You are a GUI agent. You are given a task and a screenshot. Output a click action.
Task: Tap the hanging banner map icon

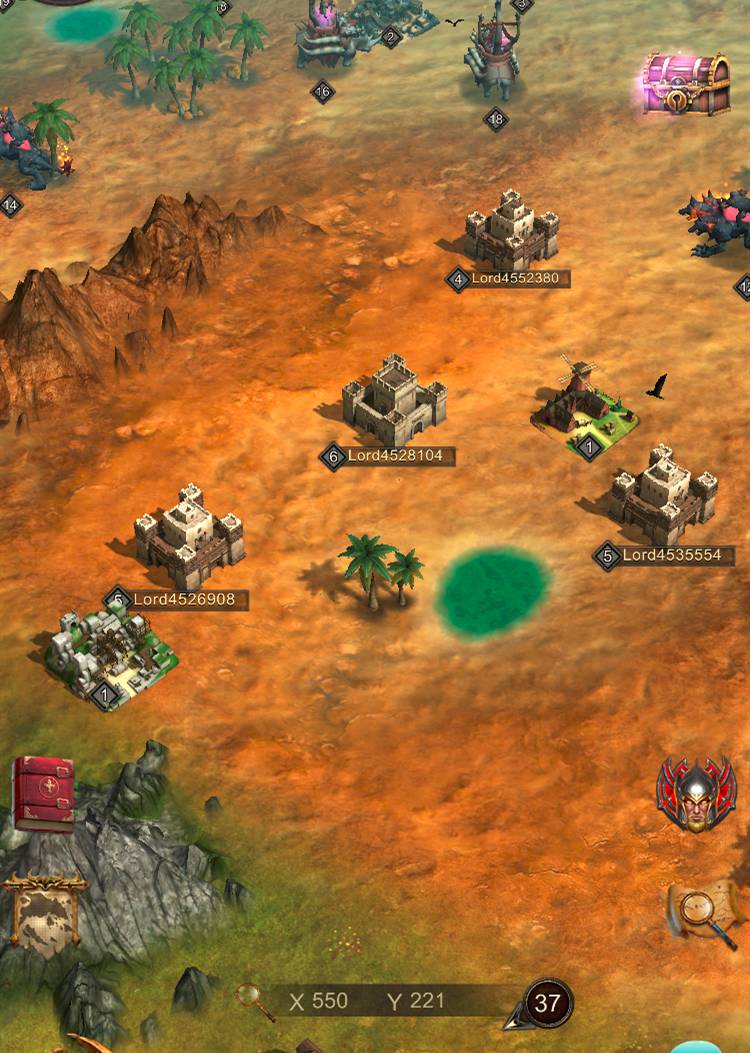(44, 910)
